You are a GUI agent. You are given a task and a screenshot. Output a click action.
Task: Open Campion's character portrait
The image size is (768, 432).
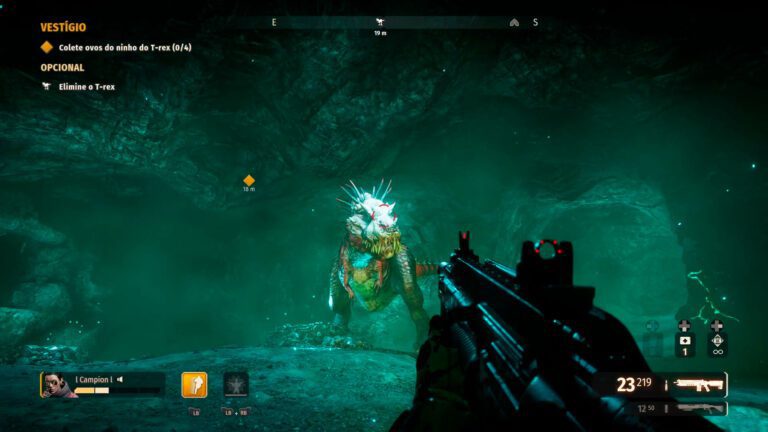tap(58, 385)
